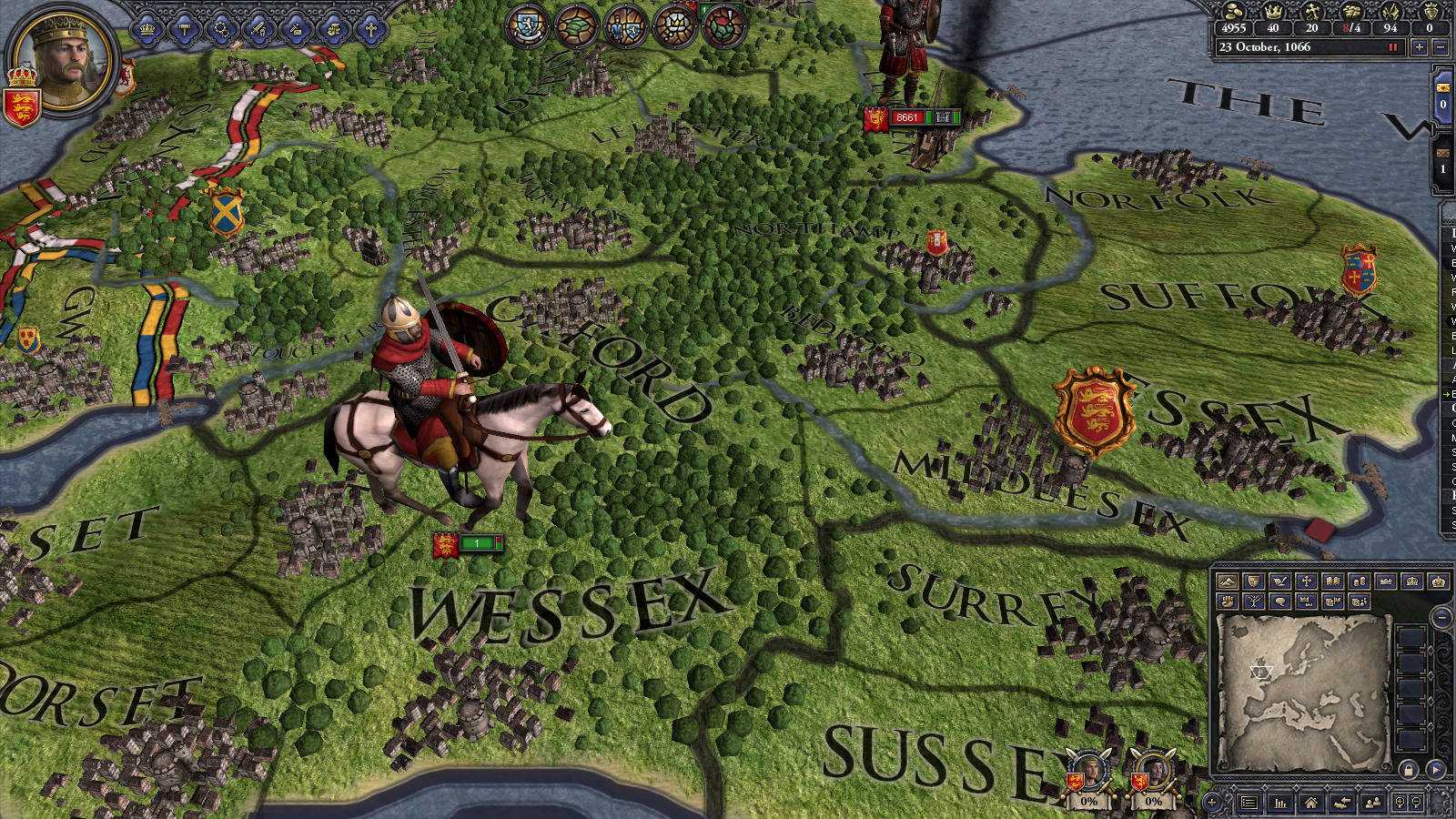The width and height of the screenshot is (1456, 819).
Task: Click the arrow beside the highlighted outliner entry
Action: [x=1445, y=396]
